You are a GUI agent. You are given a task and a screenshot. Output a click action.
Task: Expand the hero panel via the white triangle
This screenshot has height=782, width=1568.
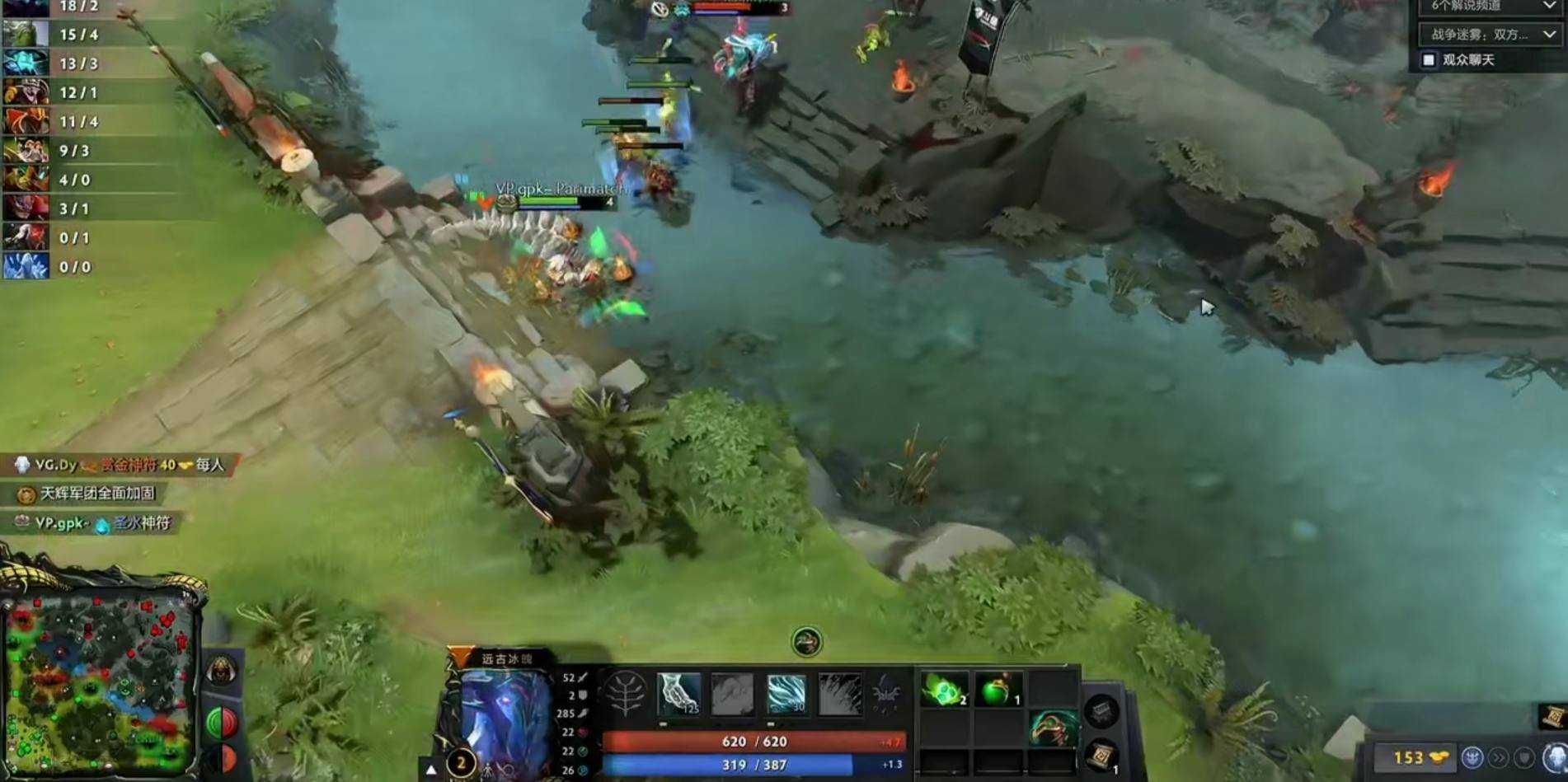click(430, 768)
